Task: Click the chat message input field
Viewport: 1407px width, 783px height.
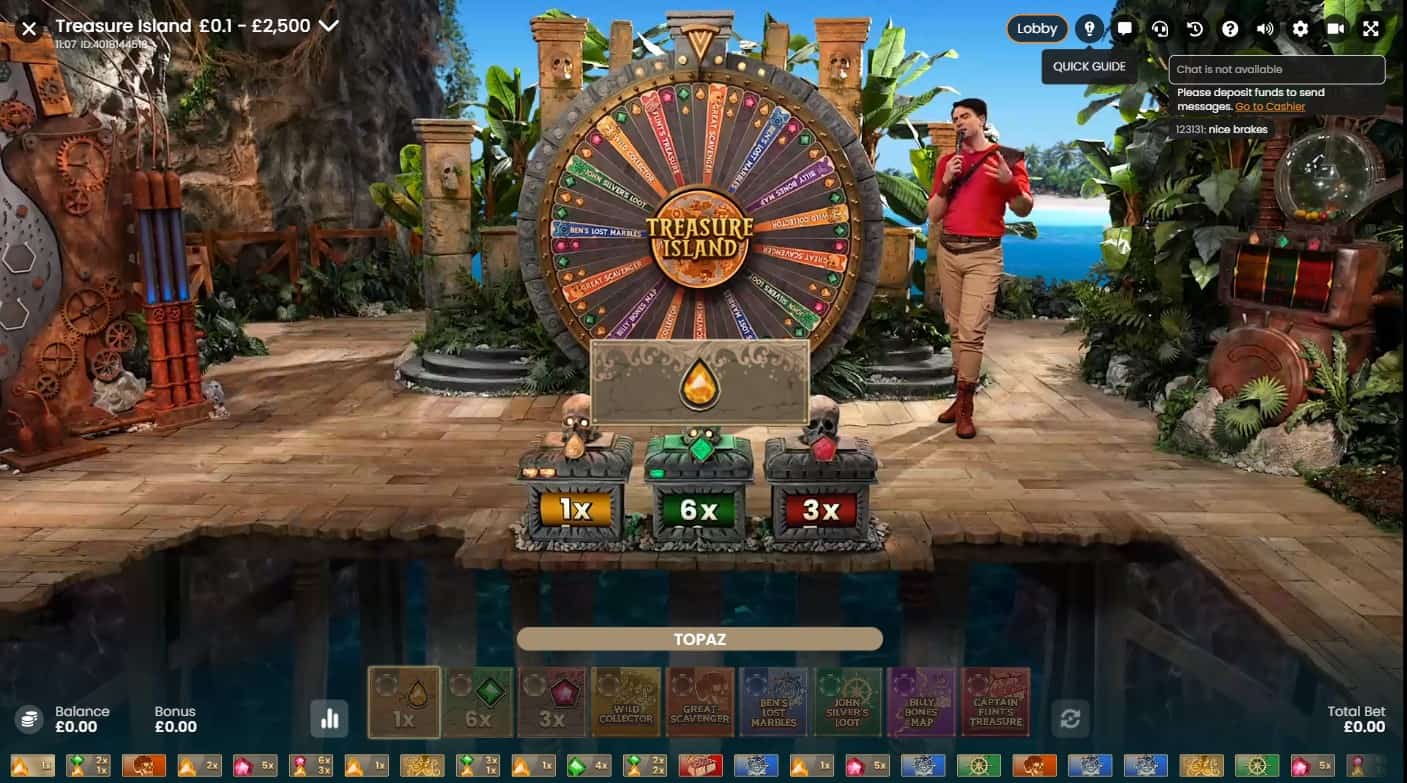Action: [x=1276, y=70]
